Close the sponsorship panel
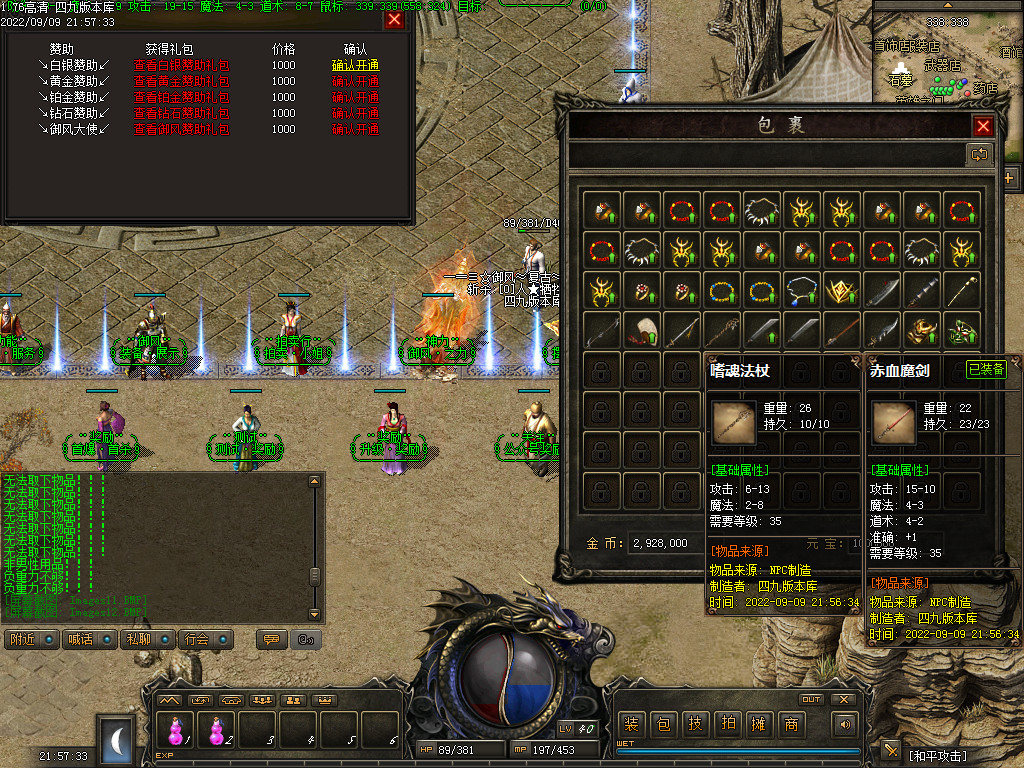The width and height of the screenshot is (1024, 768). click(394, 19)
